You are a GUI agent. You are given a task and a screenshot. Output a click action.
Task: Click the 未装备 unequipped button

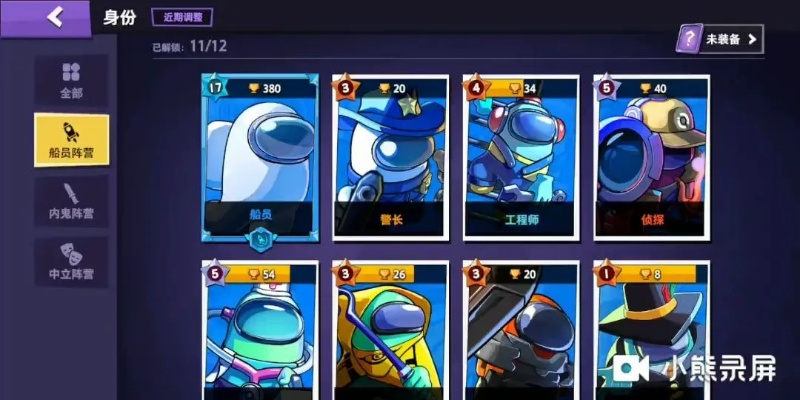point(719,39)
